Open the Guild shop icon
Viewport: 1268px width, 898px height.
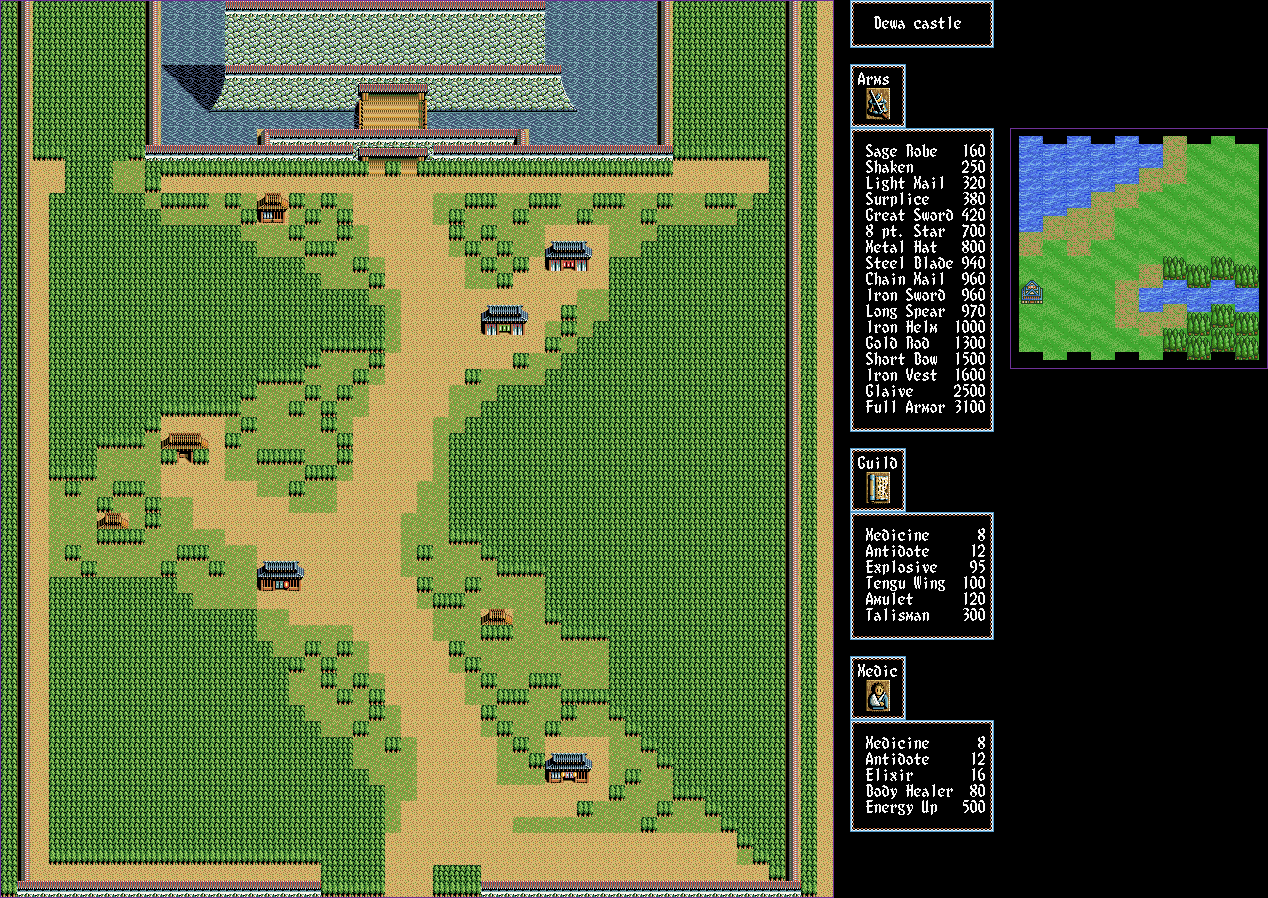tap(878, 489)
